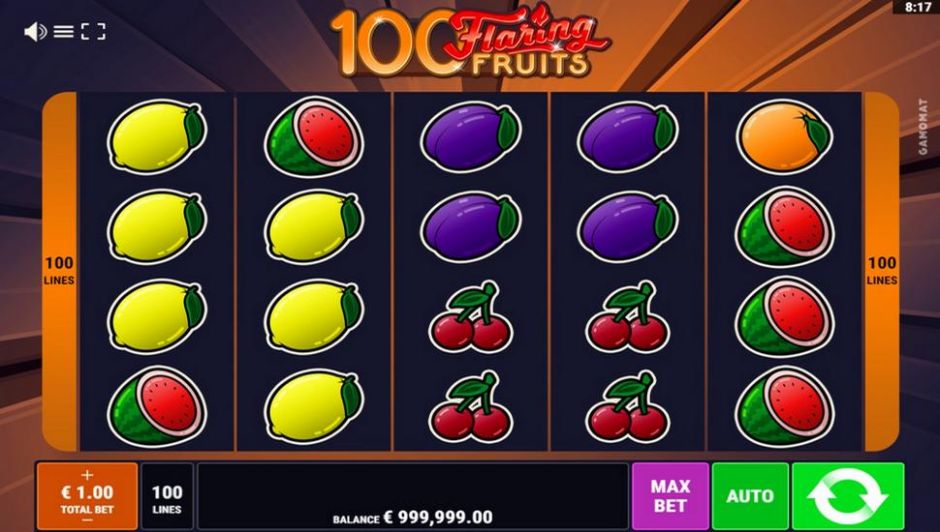
Task: Decrease total bet with the minus sign
Action: tap(87, 521)
